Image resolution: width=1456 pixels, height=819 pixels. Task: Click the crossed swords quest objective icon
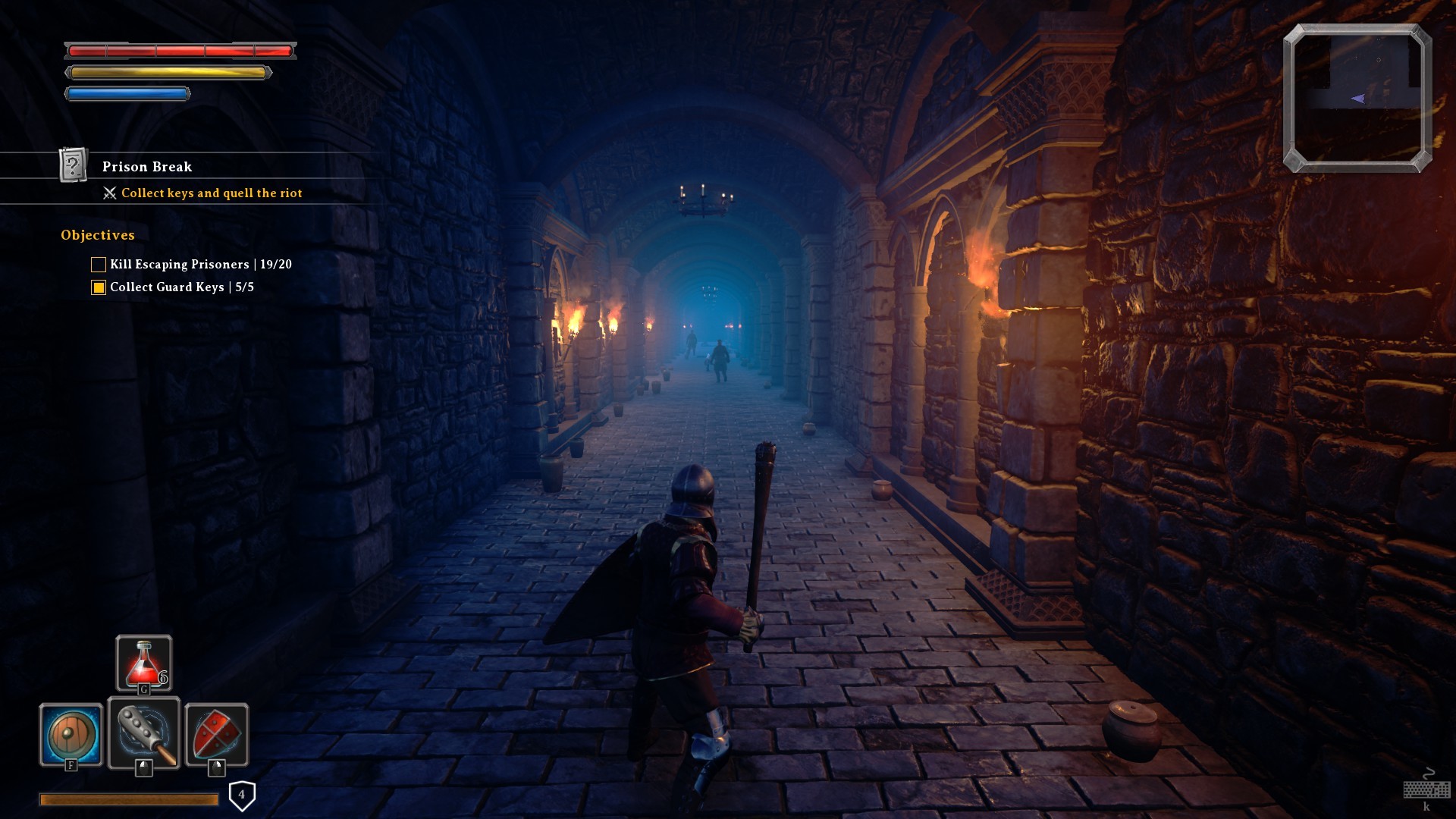[109, 193]
